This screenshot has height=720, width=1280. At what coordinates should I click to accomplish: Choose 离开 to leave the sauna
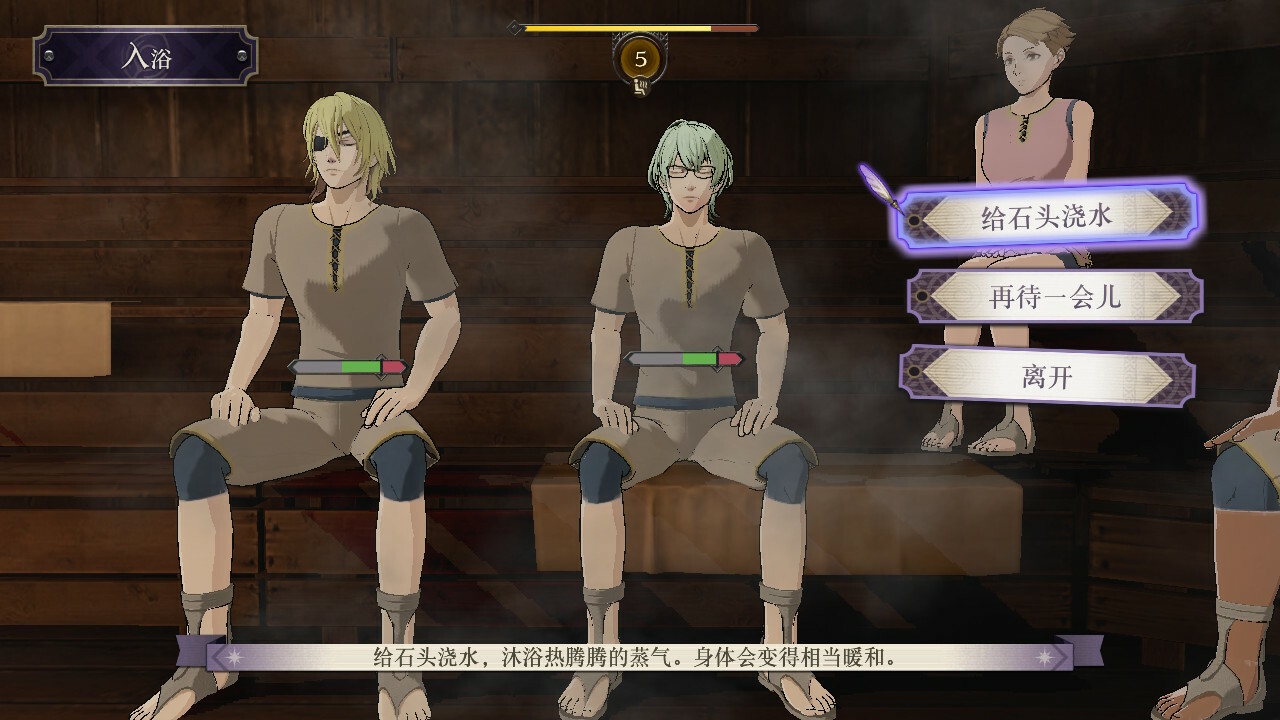point(1047,376)
